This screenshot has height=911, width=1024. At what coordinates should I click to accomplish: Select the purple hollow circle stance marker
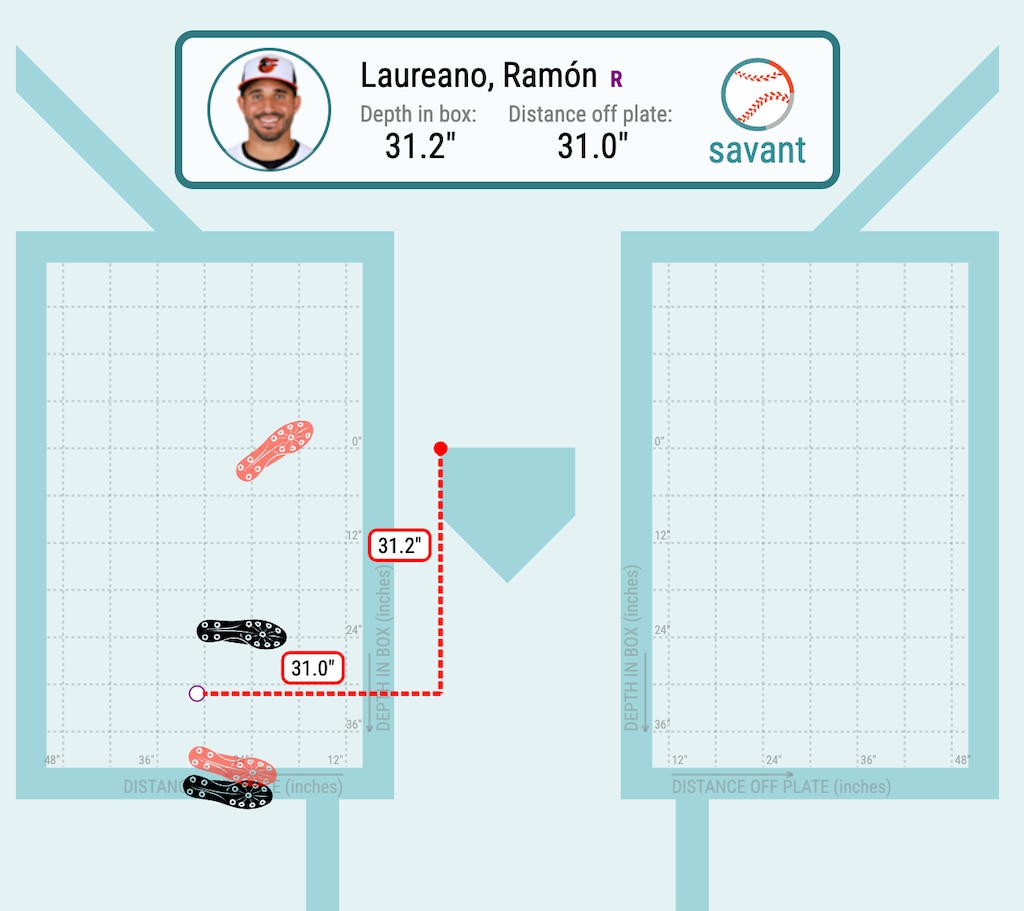[x=197, y=693]
